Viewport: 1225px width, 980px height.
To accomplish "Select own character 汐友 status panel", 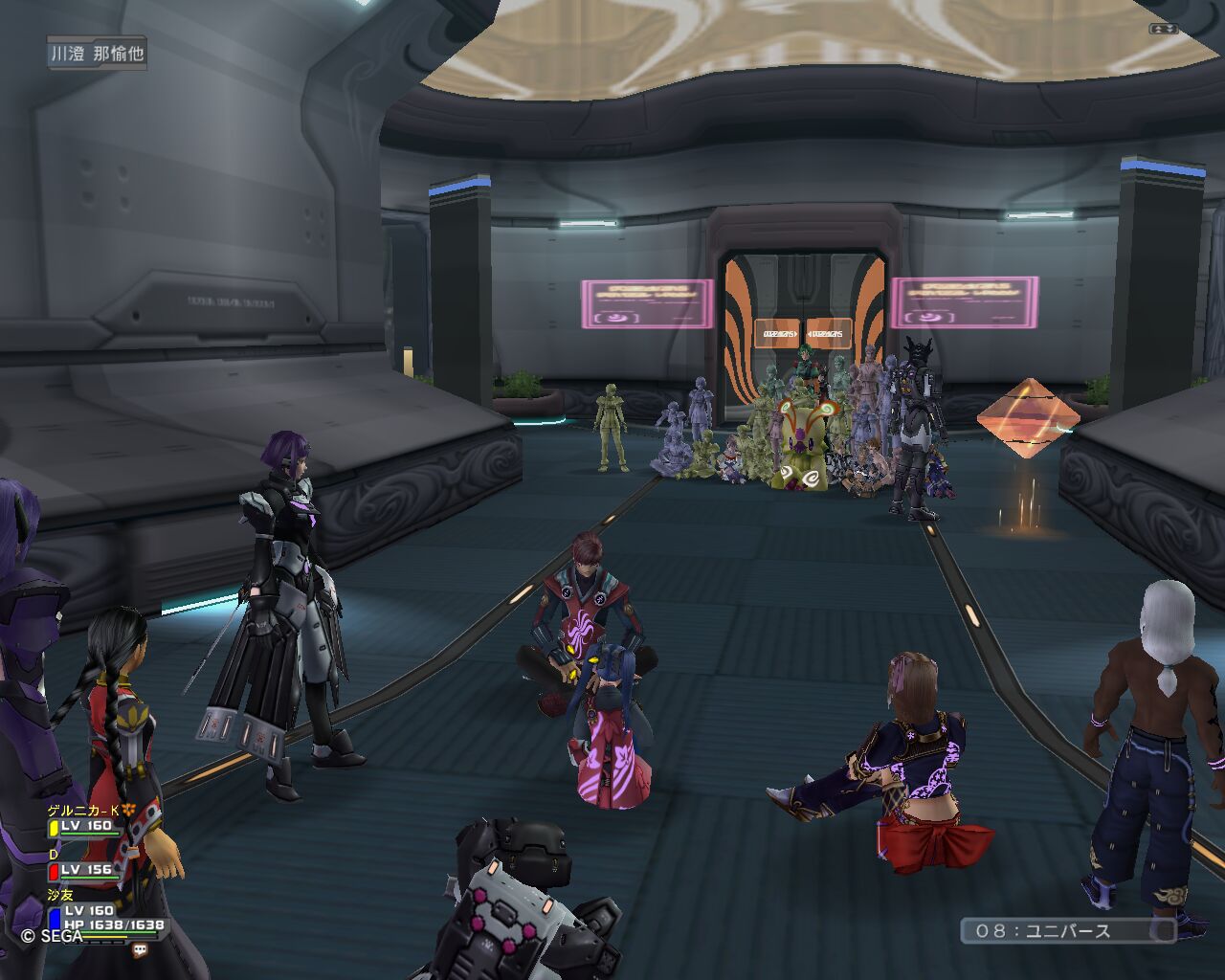I will (105, 917).
